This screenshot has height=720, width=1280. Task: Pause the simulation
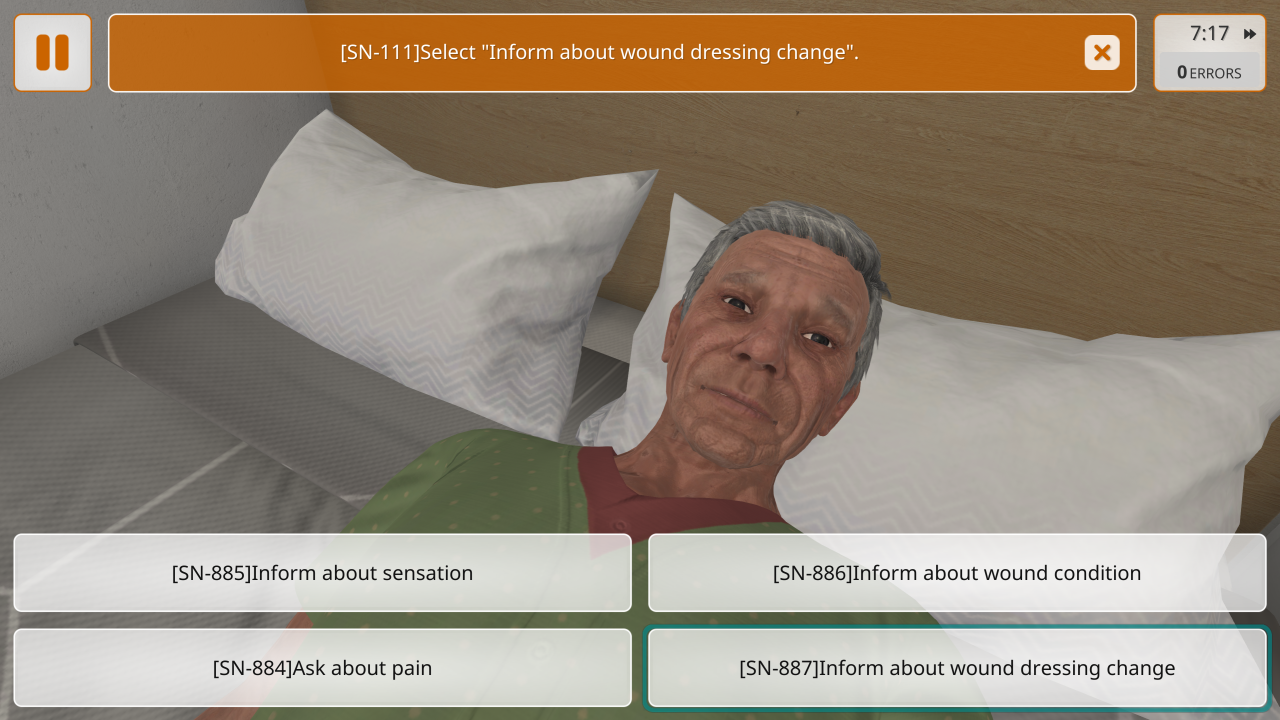[x=53, y=53]
